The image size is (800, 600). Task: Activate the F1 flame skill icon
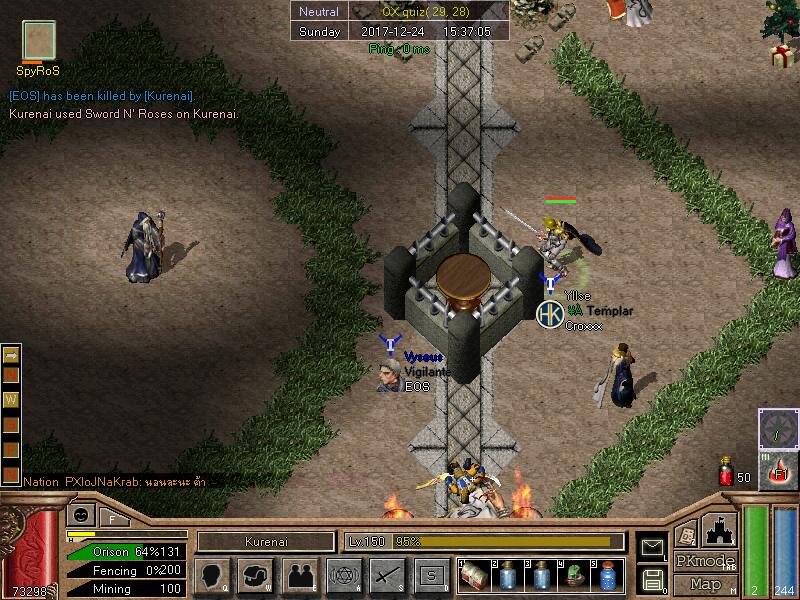point(778,471)
